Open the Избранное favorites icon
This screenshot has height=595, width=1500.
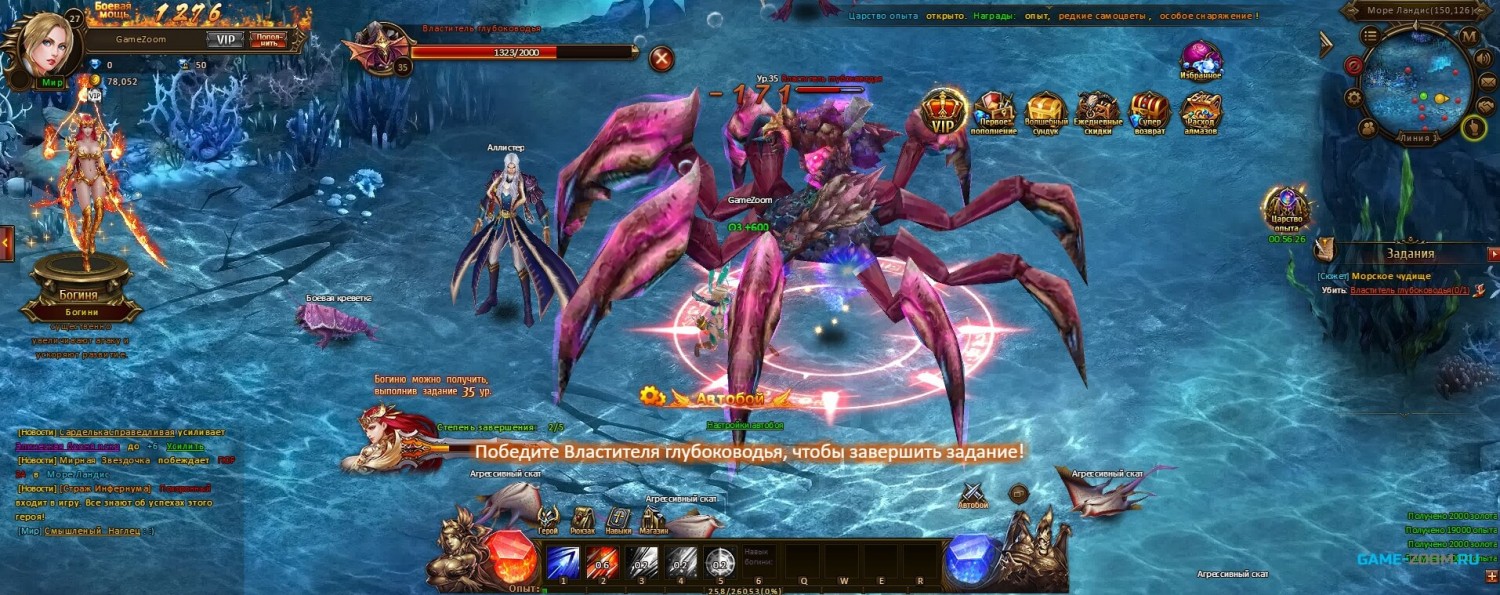pyautogui.click(x=1201, y=60)
